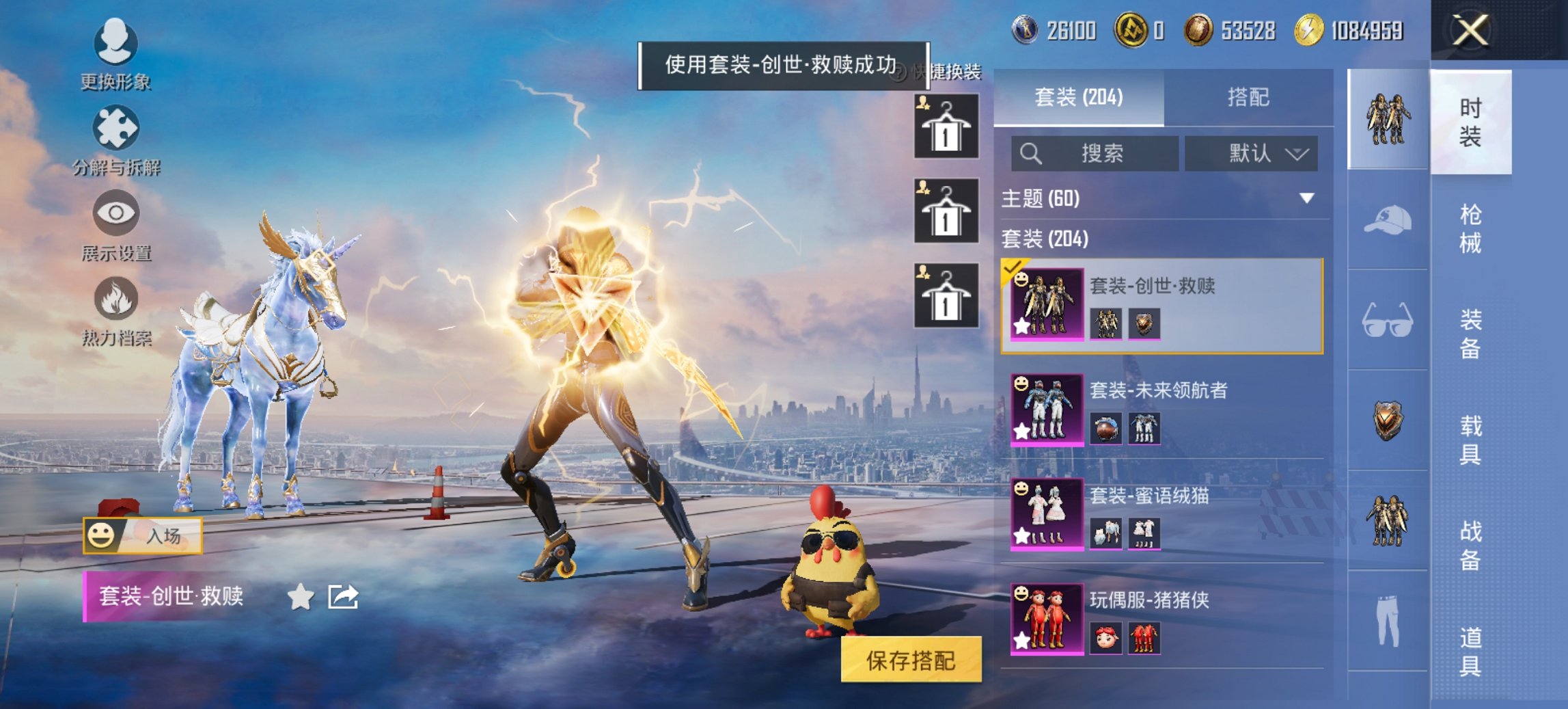Open the 更换形象 avatar change panel
The height and width of the screenshot is (709, 1568).
point(115,44)
